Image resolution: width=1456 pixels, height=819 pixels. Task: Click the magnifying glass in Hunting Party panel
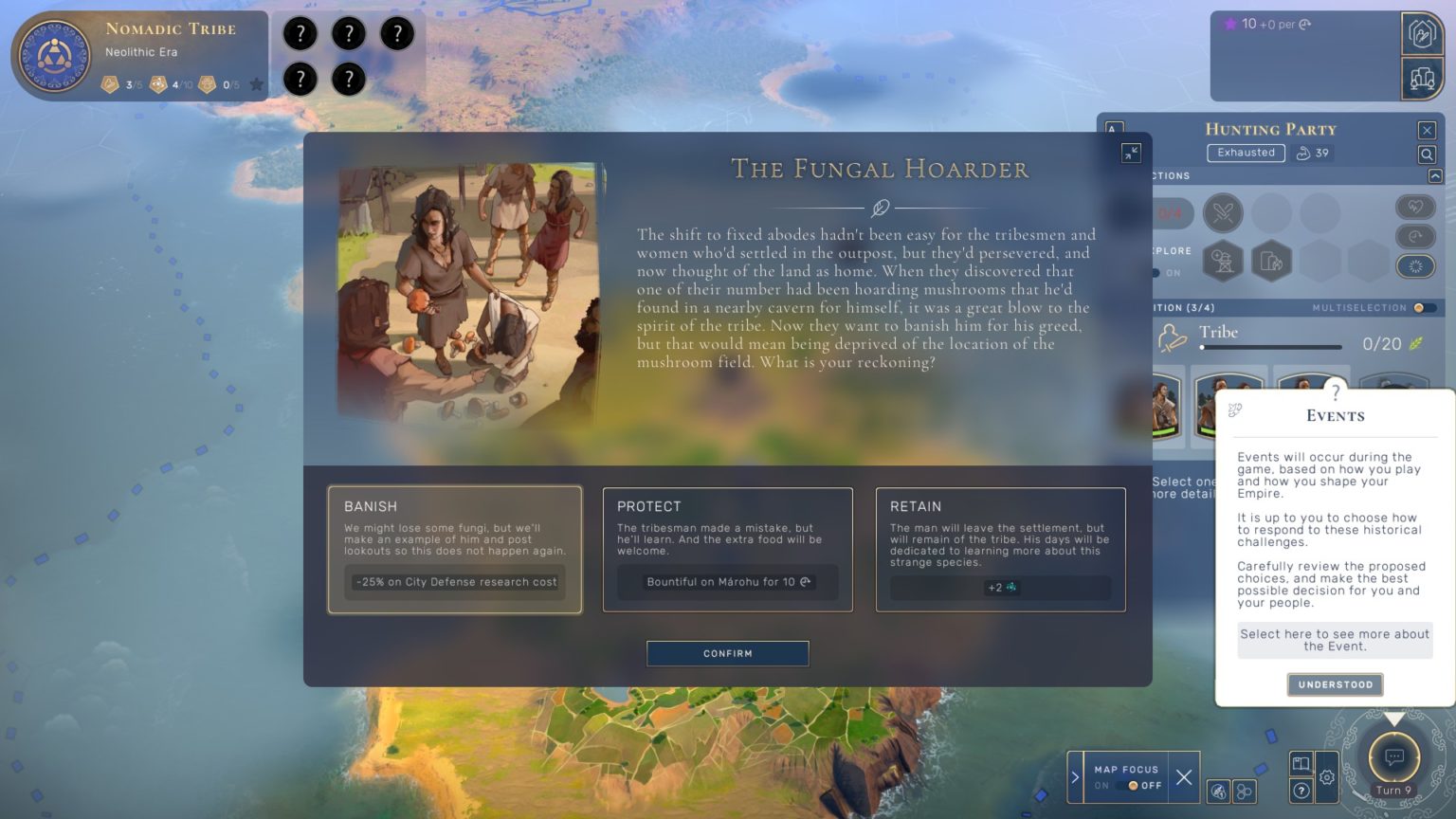(x=1427, y=155)
